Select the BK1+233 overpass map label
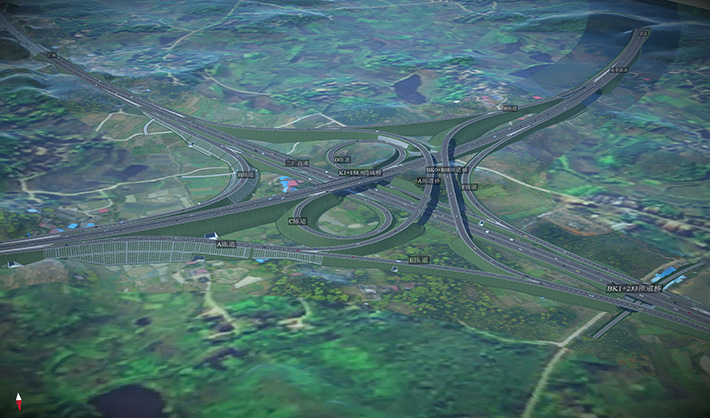 [636, 288]
